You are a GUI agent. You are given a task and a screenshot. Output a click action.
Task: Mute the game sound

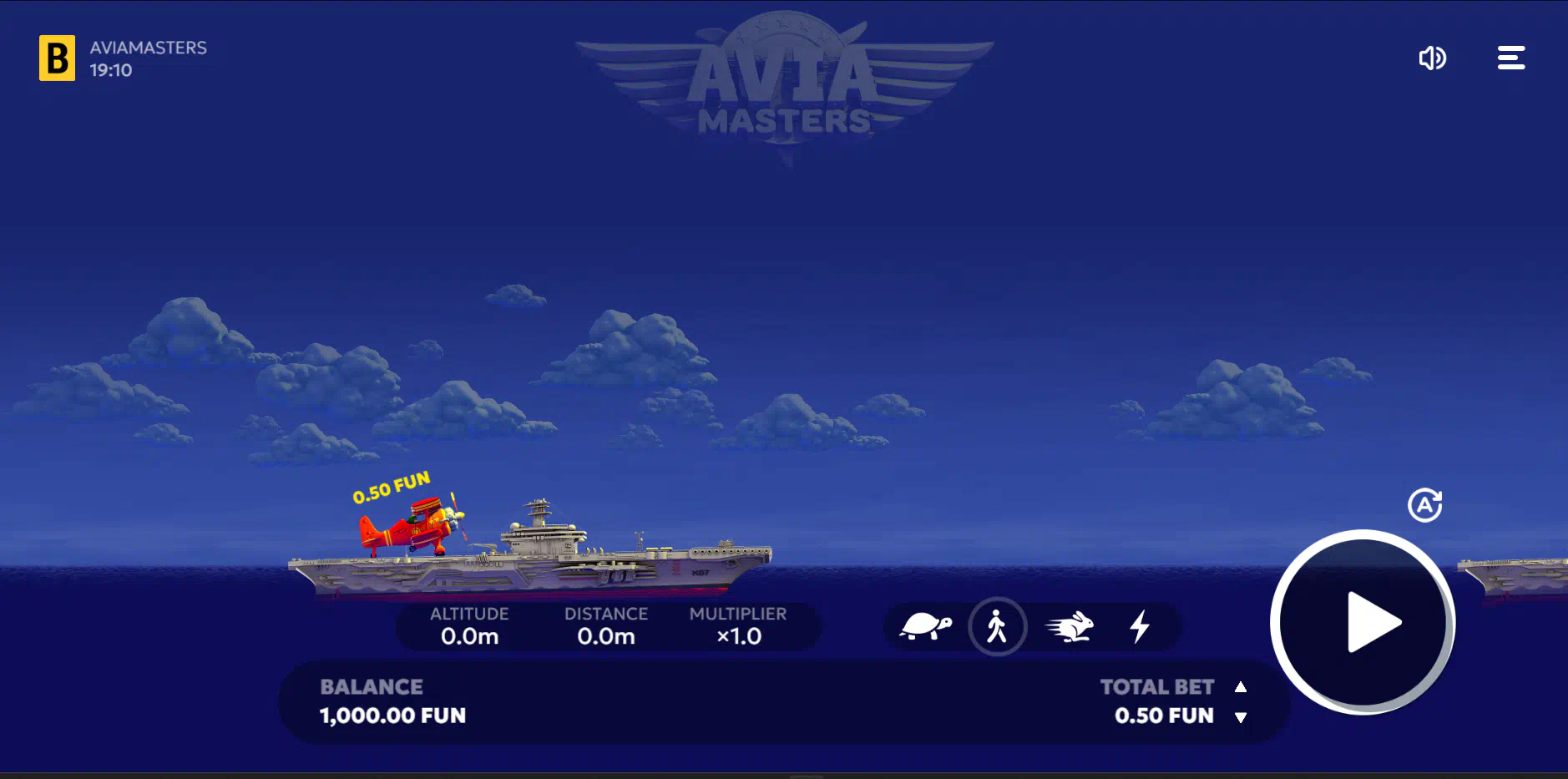[x=1432, y=58]
